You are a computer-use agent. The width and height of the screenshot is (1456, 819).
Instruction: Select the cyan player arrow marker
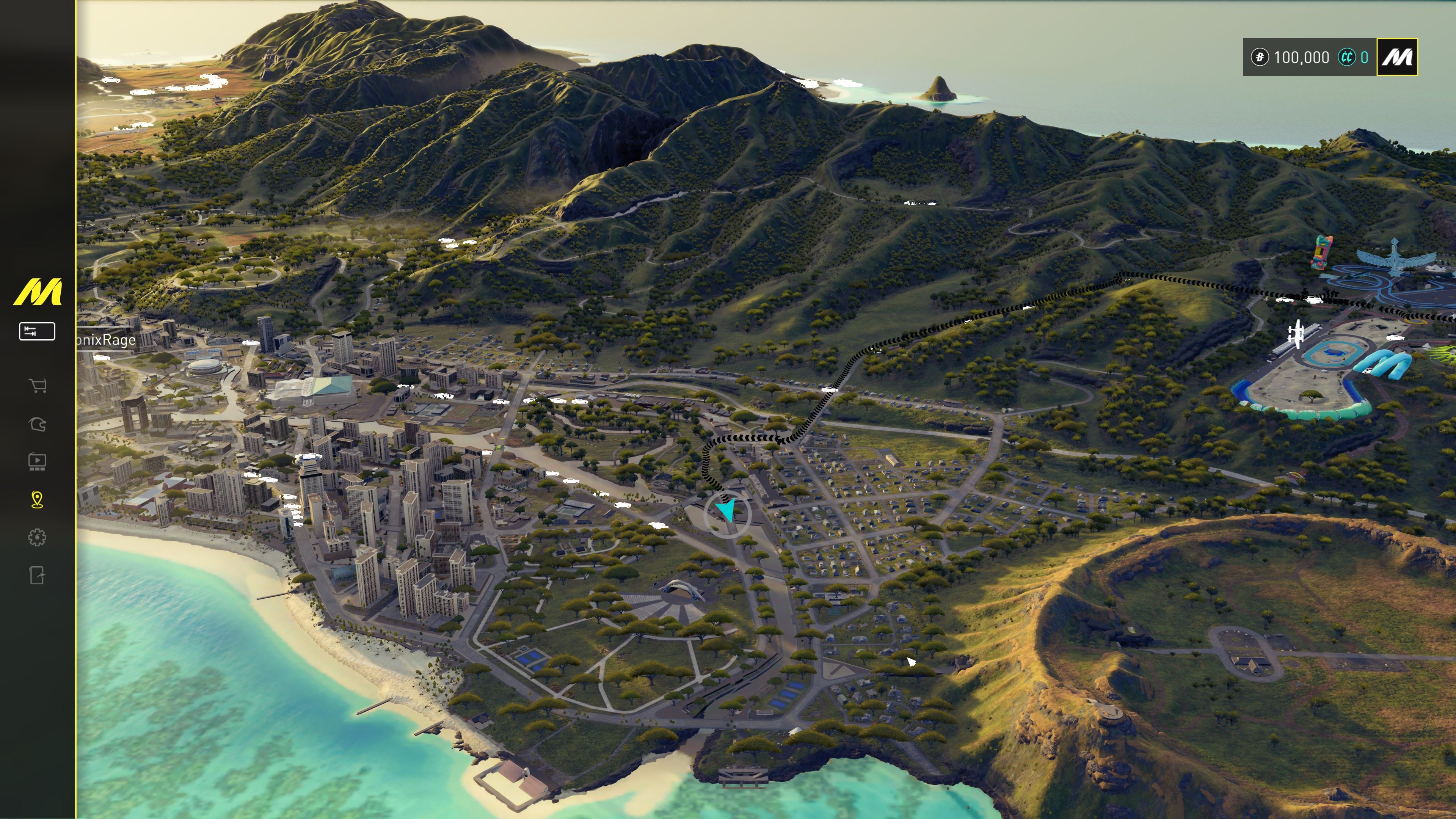click(727, 510)
